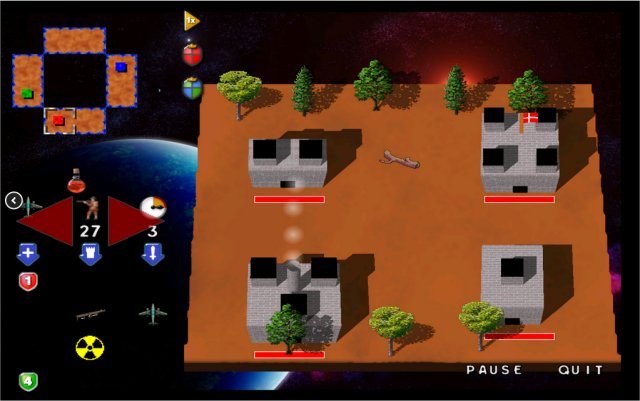
Task: Click the blue plus arrow button
Action: pyautogui.click(x=28, y=254)
